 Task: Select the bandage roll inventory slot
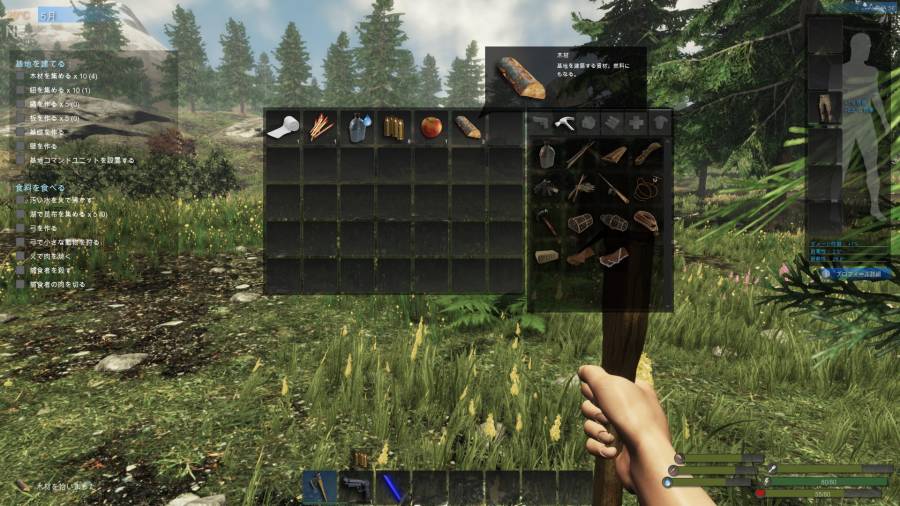click(283, 127)
